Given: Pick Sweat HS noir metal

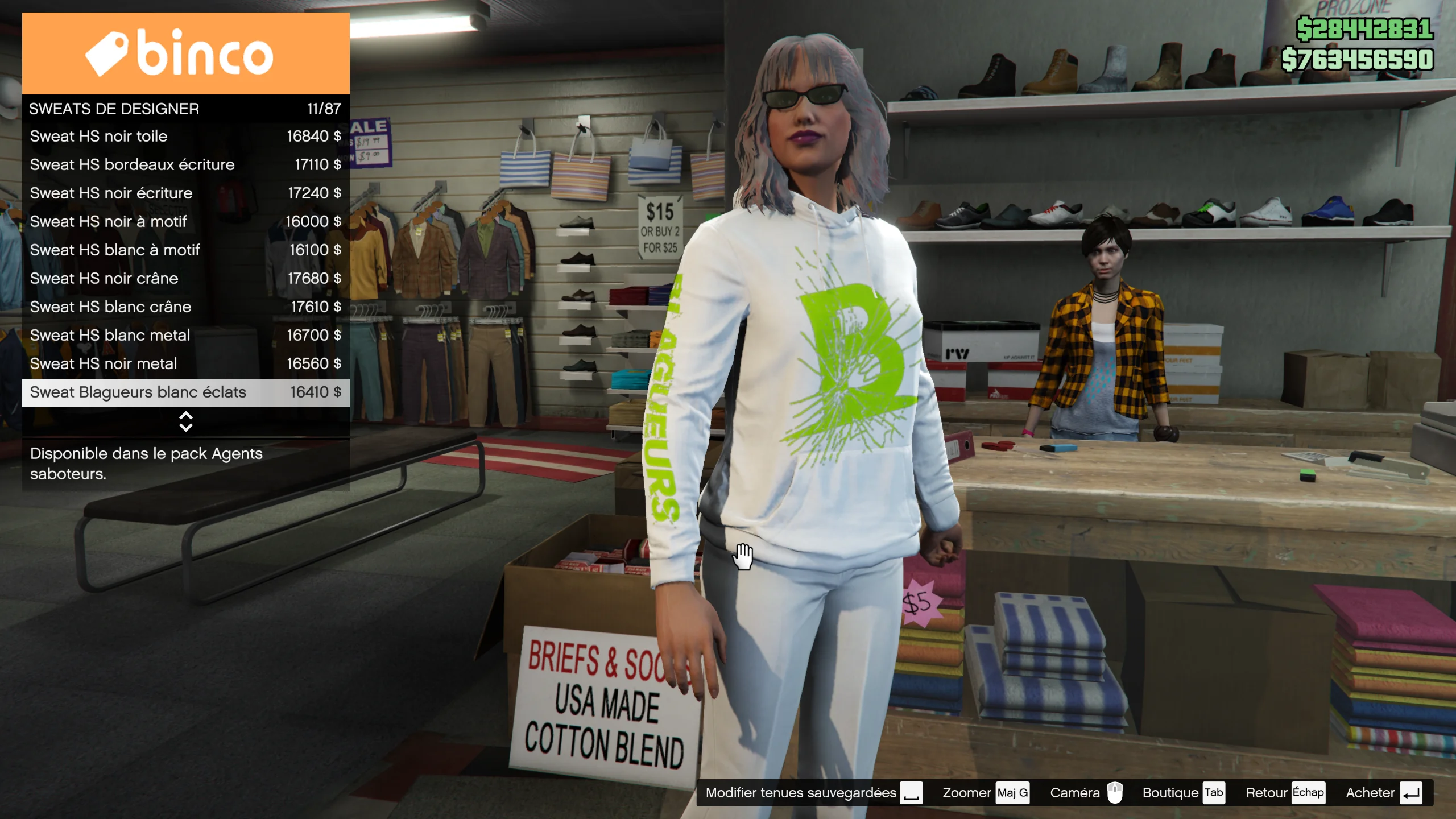Looking at the screenshot, I should (x=185, y=364).
